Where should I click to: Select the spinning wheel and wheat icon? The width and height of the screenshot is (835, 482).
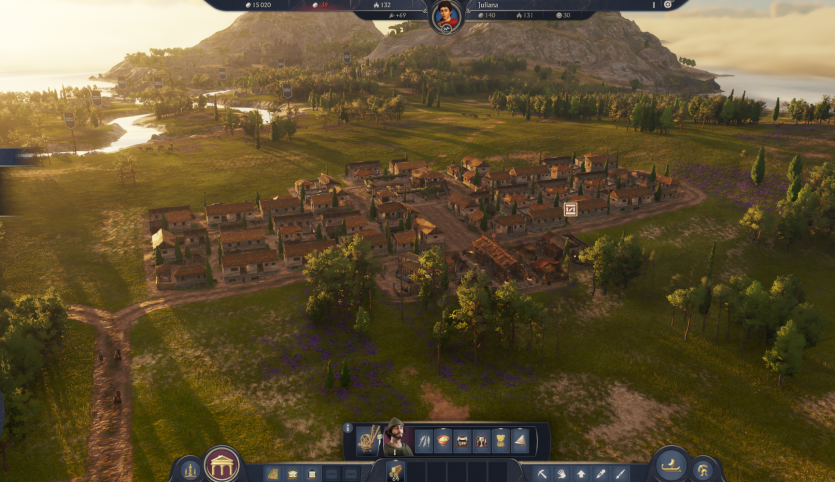pos(367,439)
